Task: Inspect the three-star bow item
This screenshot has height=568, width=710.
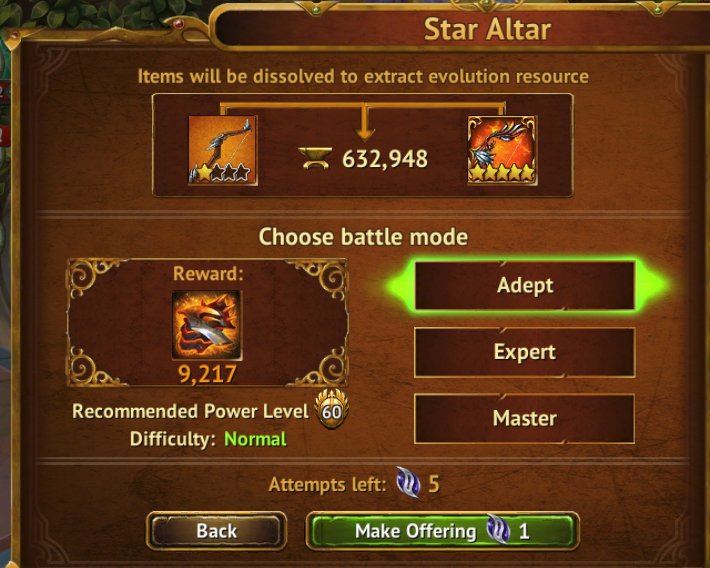Action: [x=223, y=150]
